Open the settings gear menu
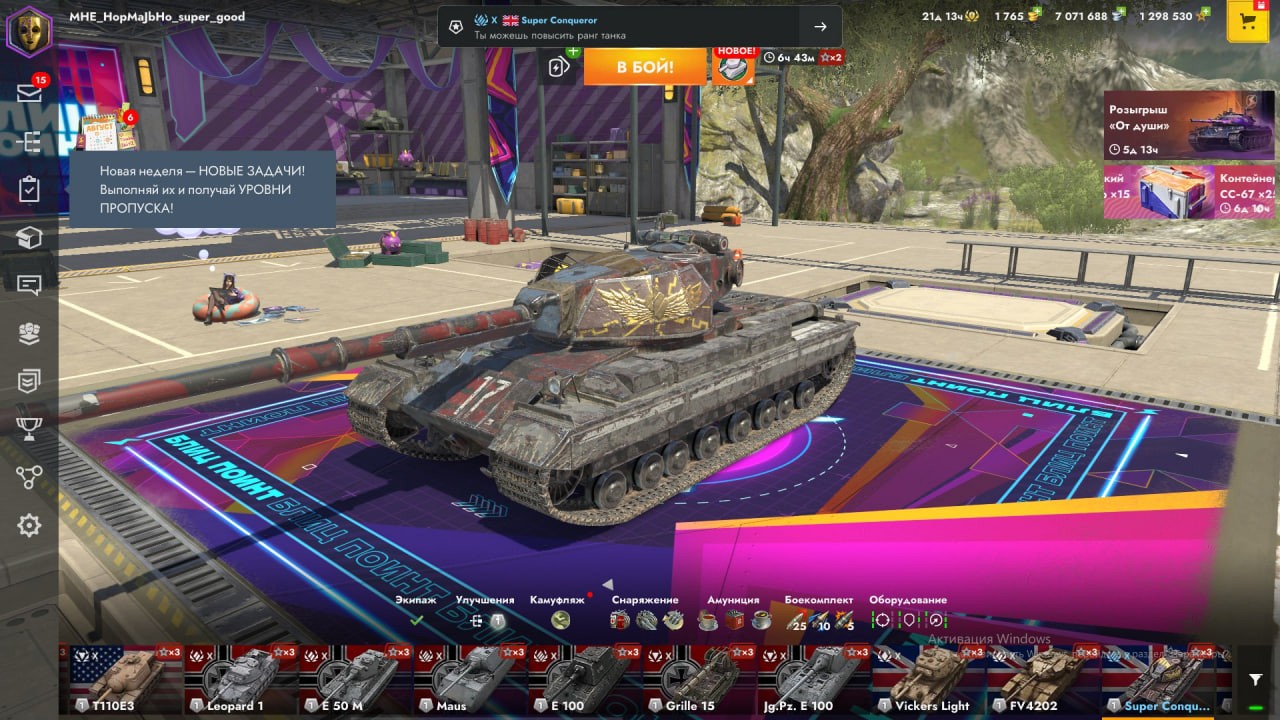 [x=29, y=525]
